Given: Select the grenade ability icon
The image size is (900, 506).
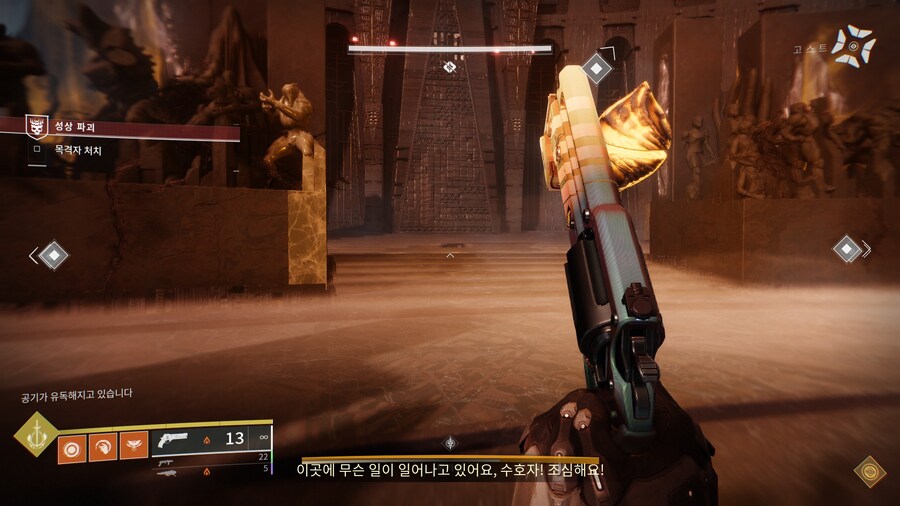Looking at the screenshot, I should point(72,446).
